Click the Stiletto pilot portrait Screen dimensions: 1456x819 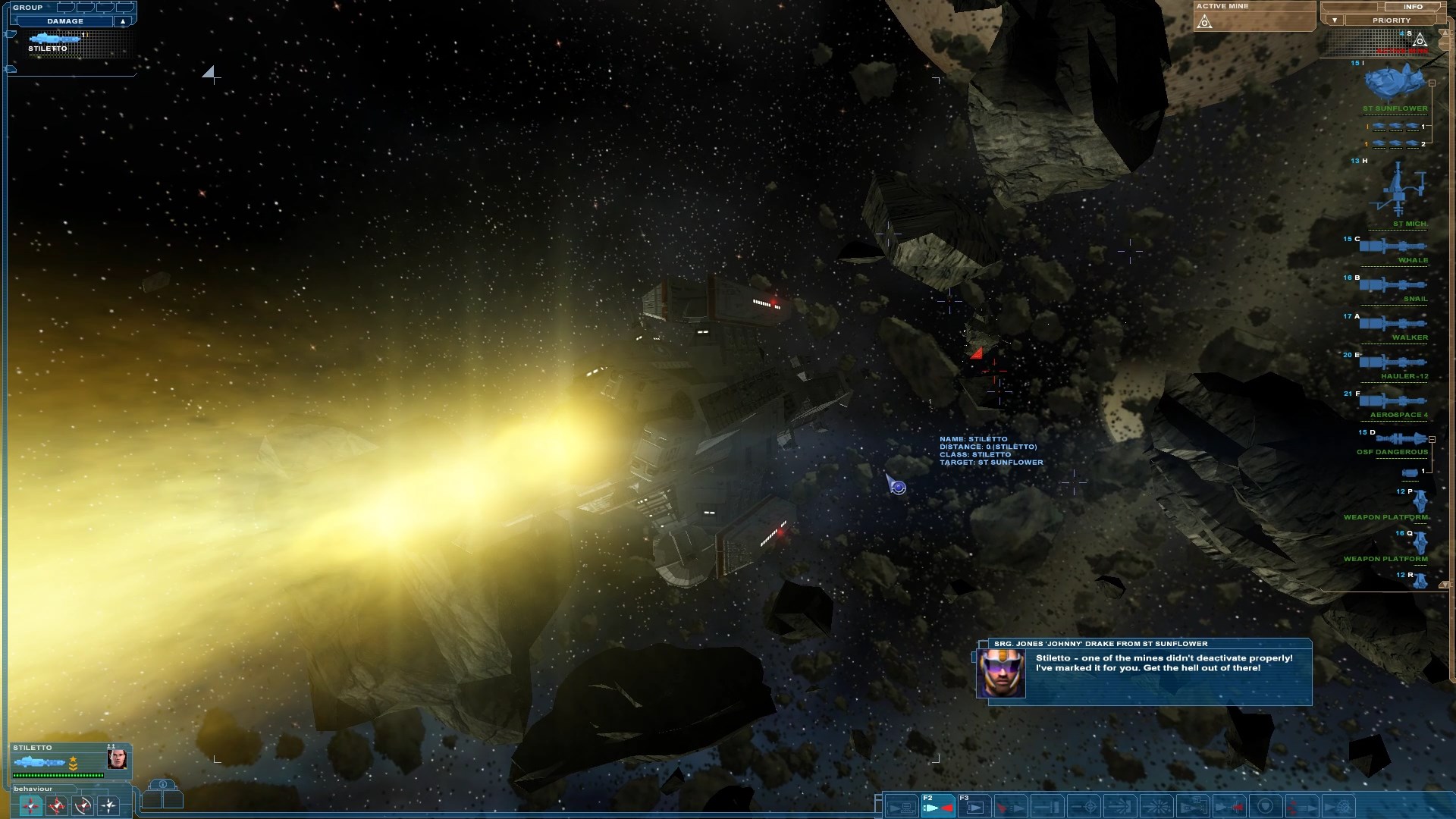pos(117,758)
